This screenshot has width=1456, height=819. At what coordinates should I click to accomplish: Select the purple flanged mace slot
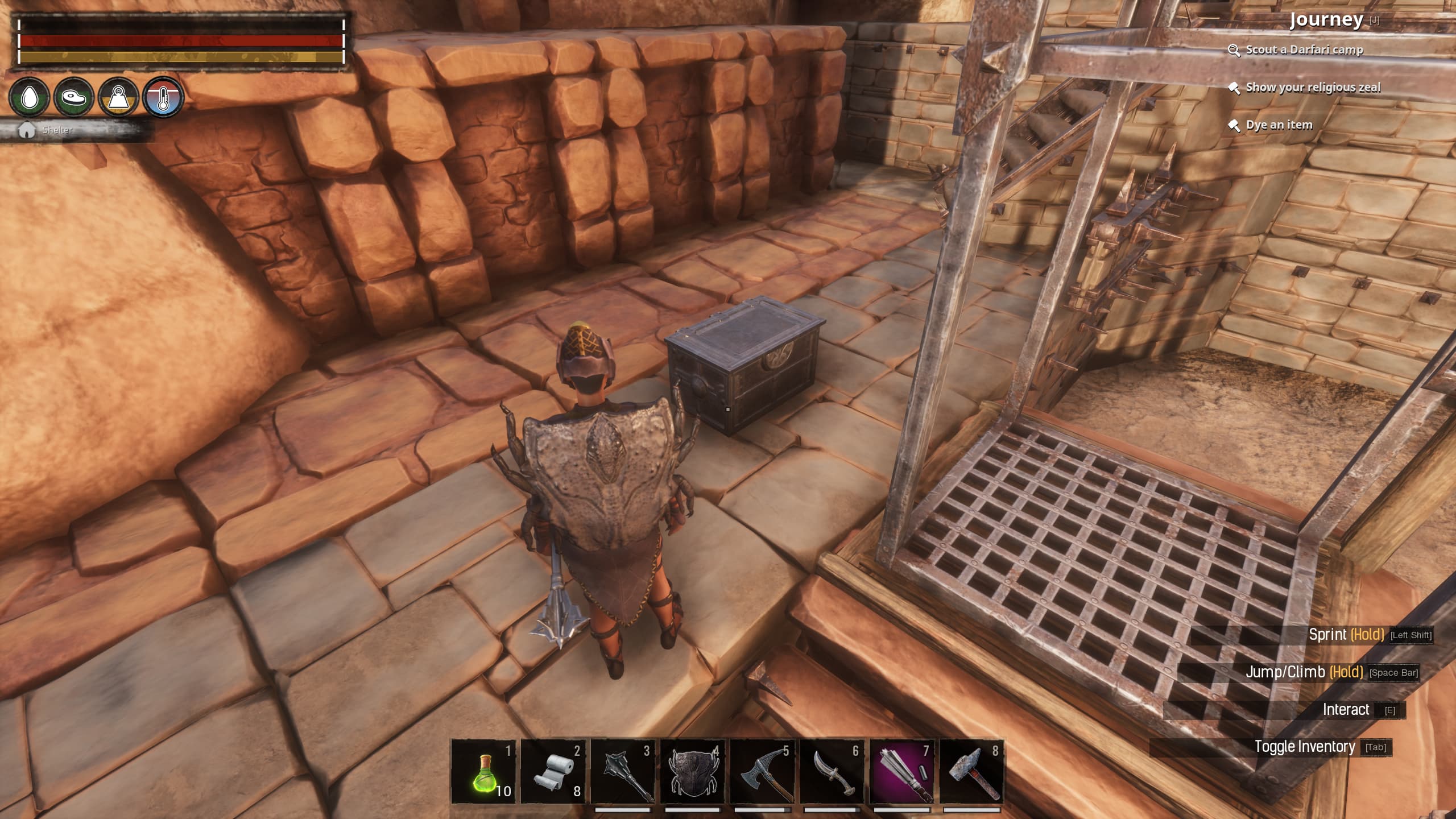902,771
